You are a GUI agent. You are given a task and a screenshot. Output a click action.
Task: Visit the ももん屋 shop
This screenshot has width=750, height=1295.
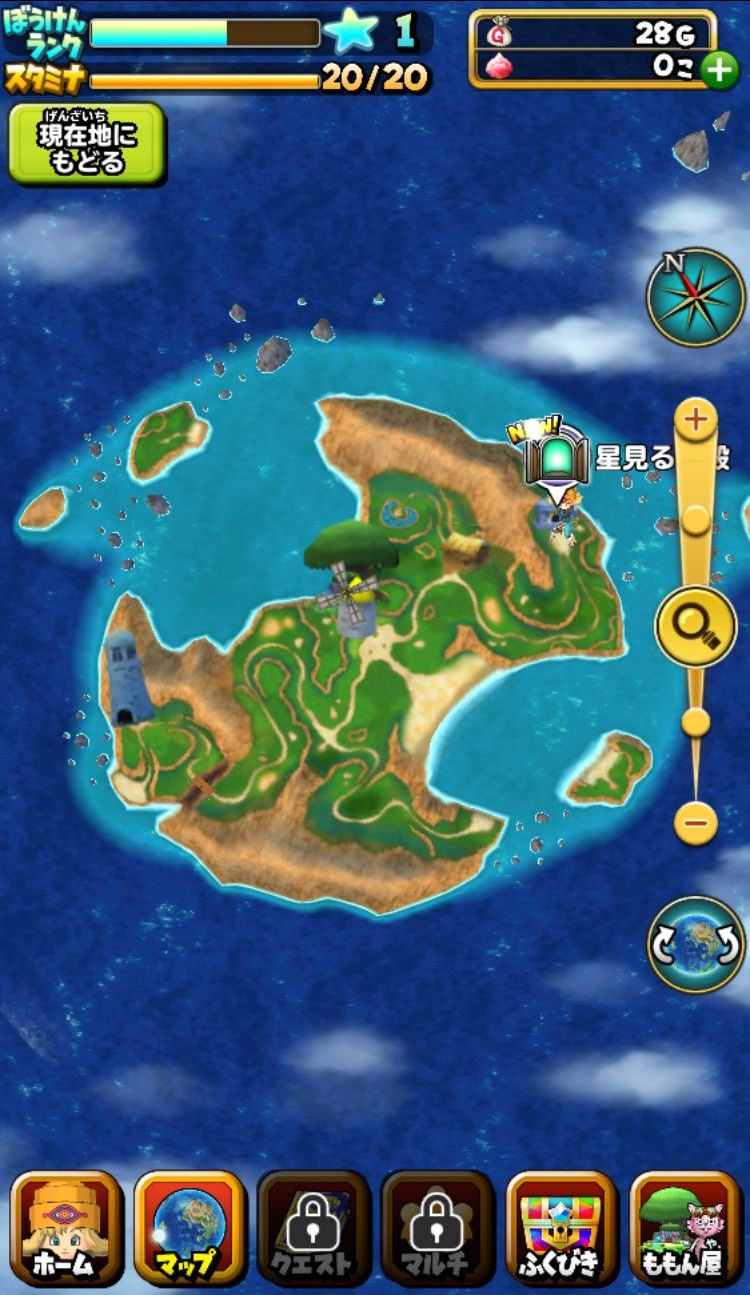coord(685,1227)
